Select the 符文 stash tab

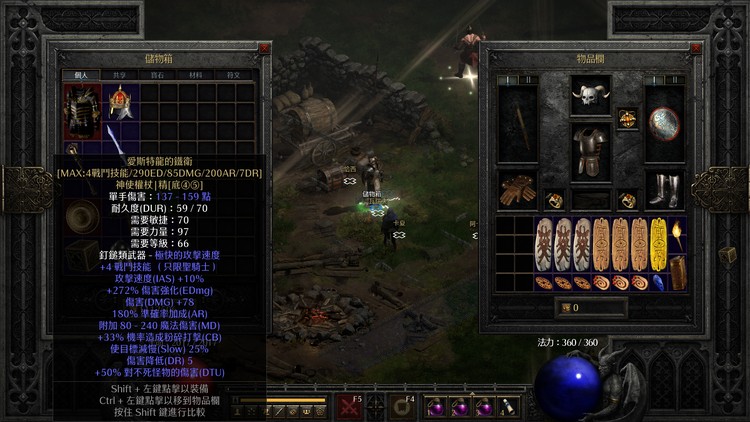coord(233,75)
